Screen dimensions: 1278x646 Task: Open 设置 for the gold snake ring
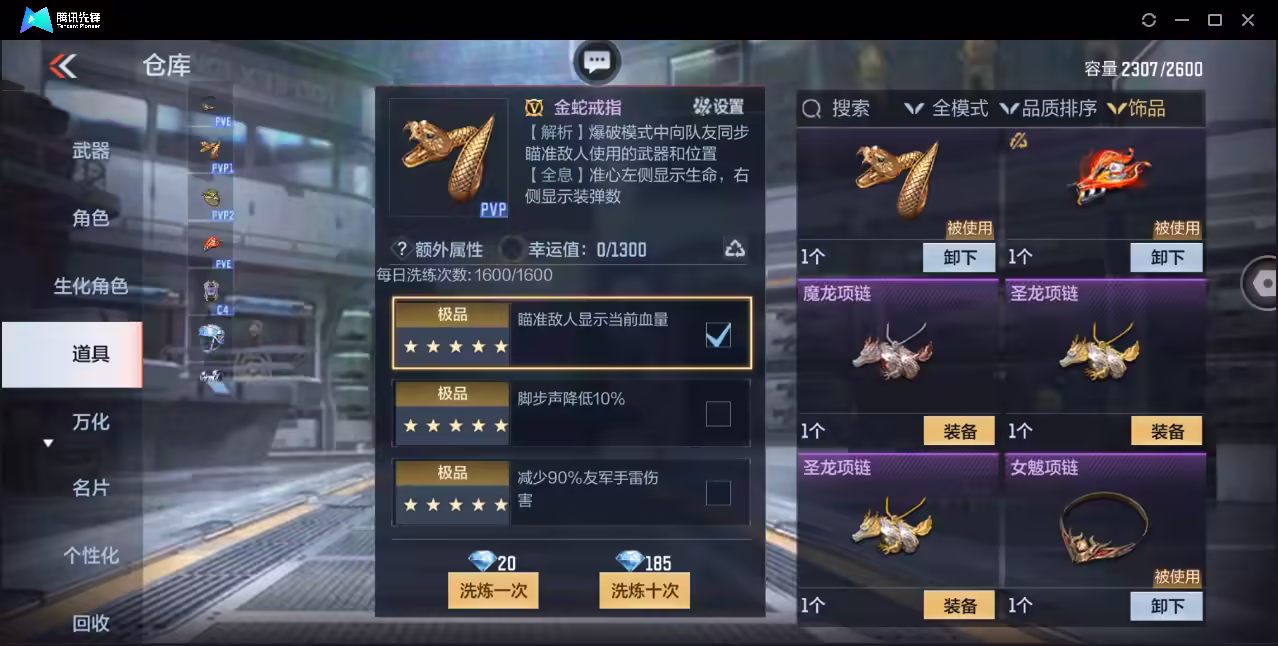click(x=719, y=107)
